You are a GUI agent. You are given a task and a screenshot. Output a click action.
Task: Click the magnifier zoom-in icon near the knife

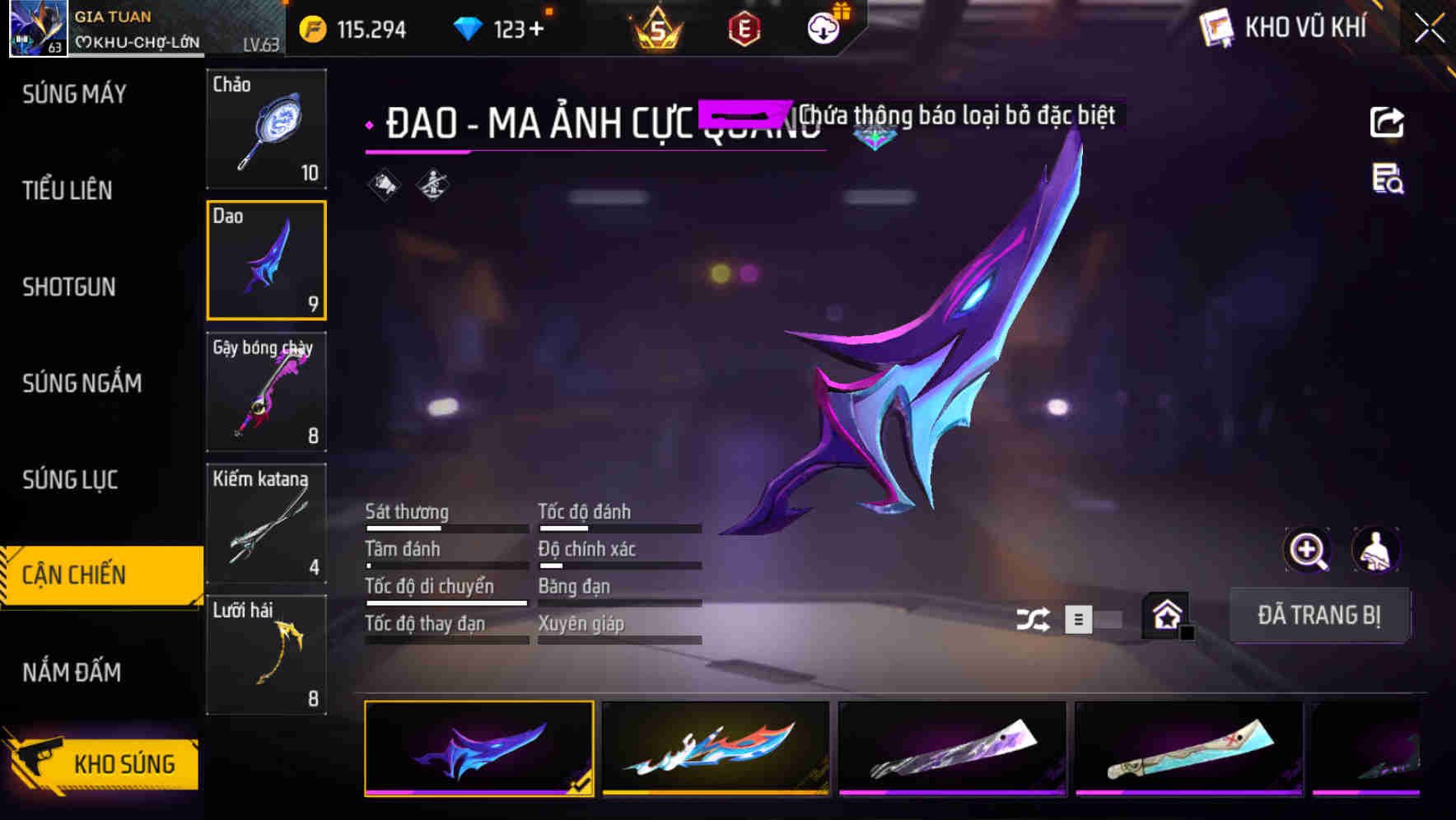point(1306,550)
